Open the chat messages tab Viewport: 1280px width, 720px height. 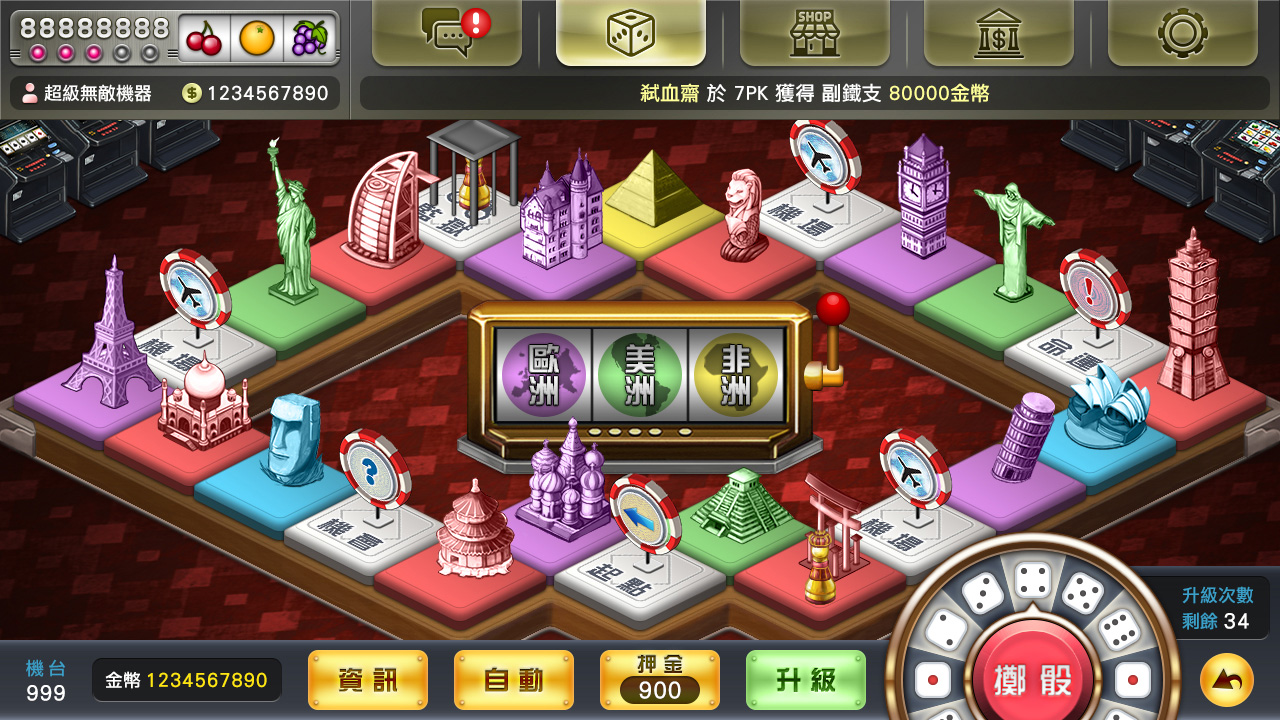447,32
